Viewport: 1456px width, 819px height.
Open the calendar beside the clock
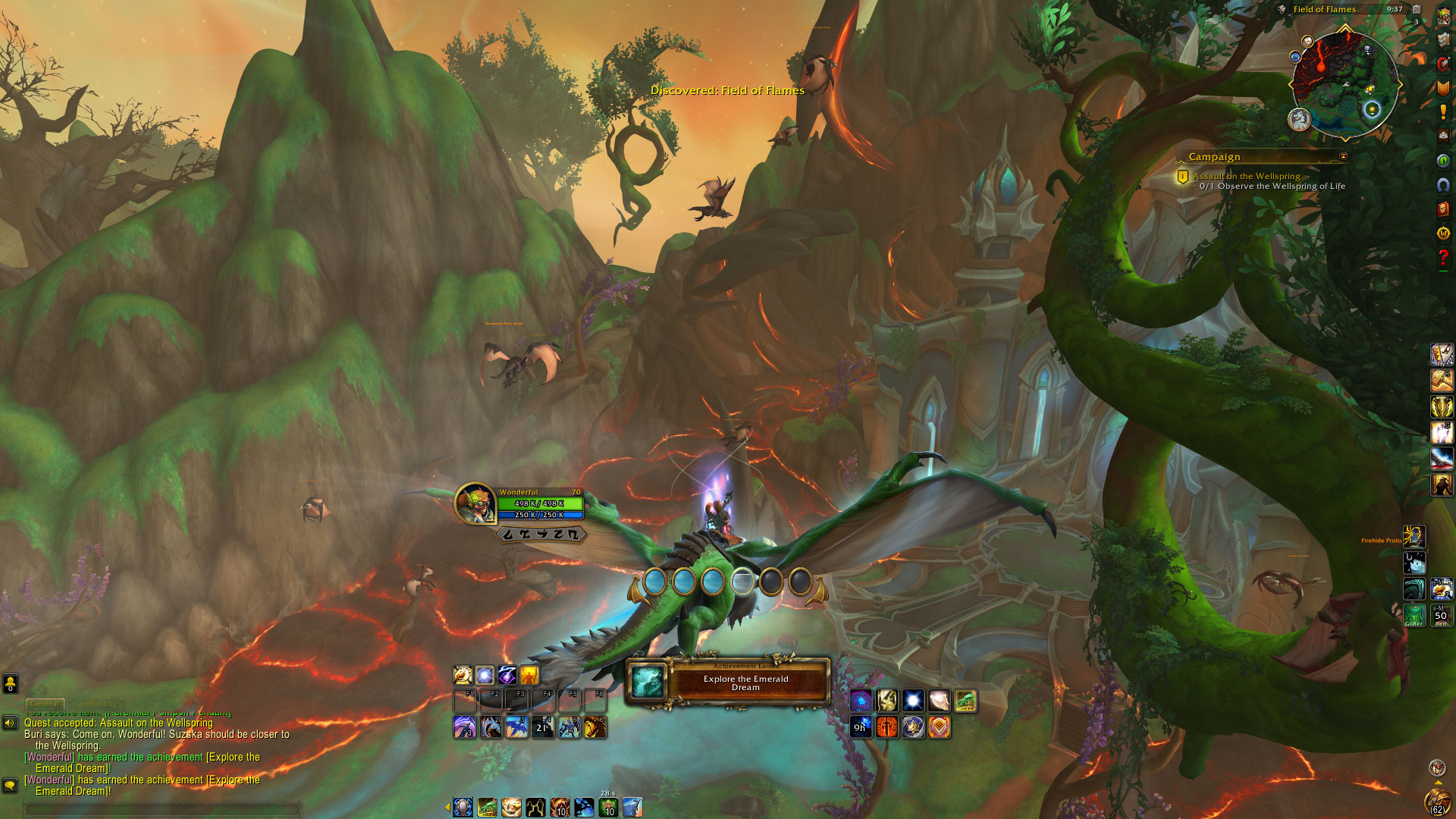(x=1416, y=10)
